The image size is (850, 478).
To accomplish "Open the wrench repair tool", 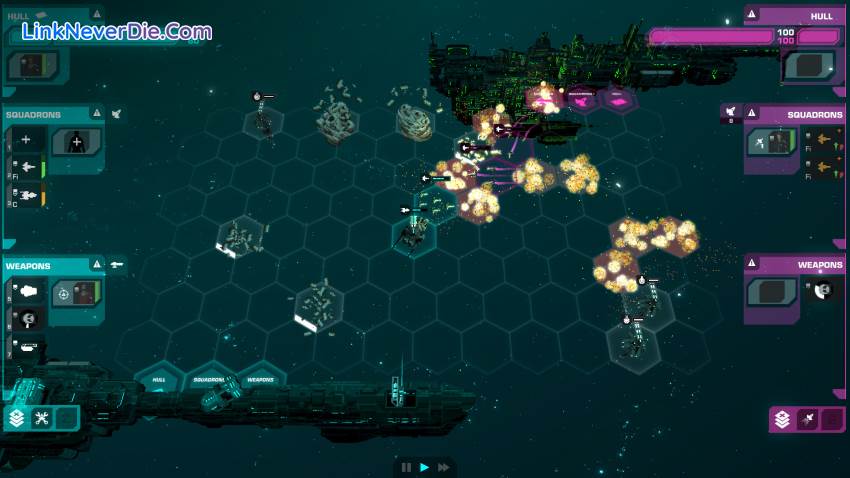I will tap(42, 418).
